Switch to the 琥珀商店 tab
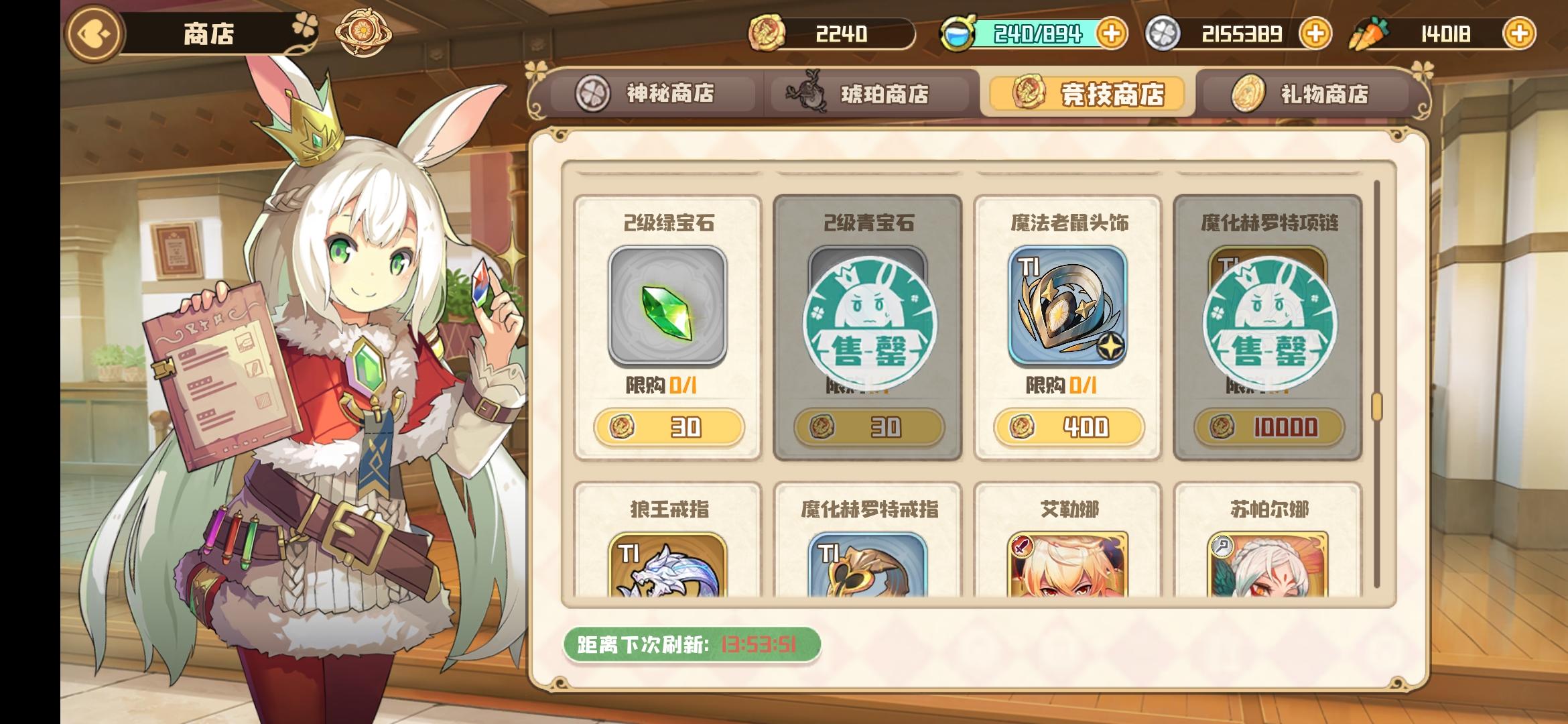The image size is (1568, 724). [x=864, y=95]
